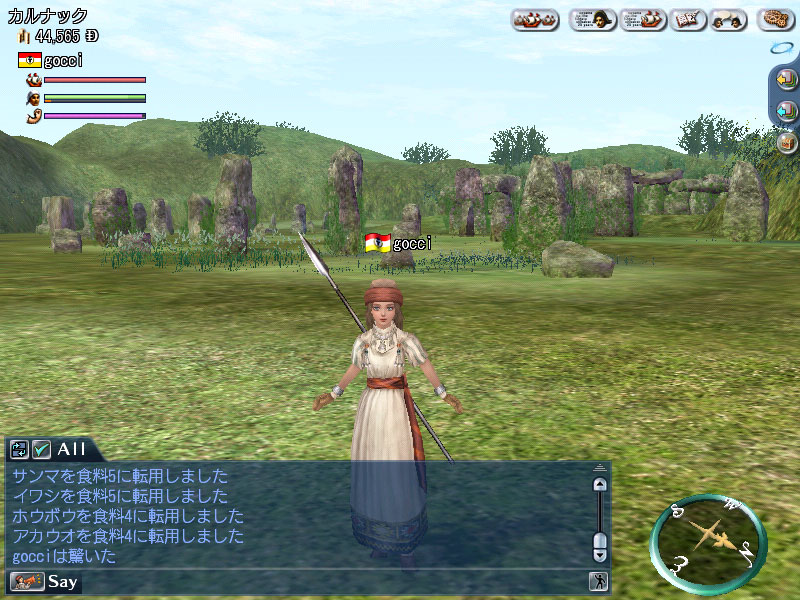The height and width of the screenshot is (600, 800).
Task: Click the yellow arrow side panel button
Action: 785,79
